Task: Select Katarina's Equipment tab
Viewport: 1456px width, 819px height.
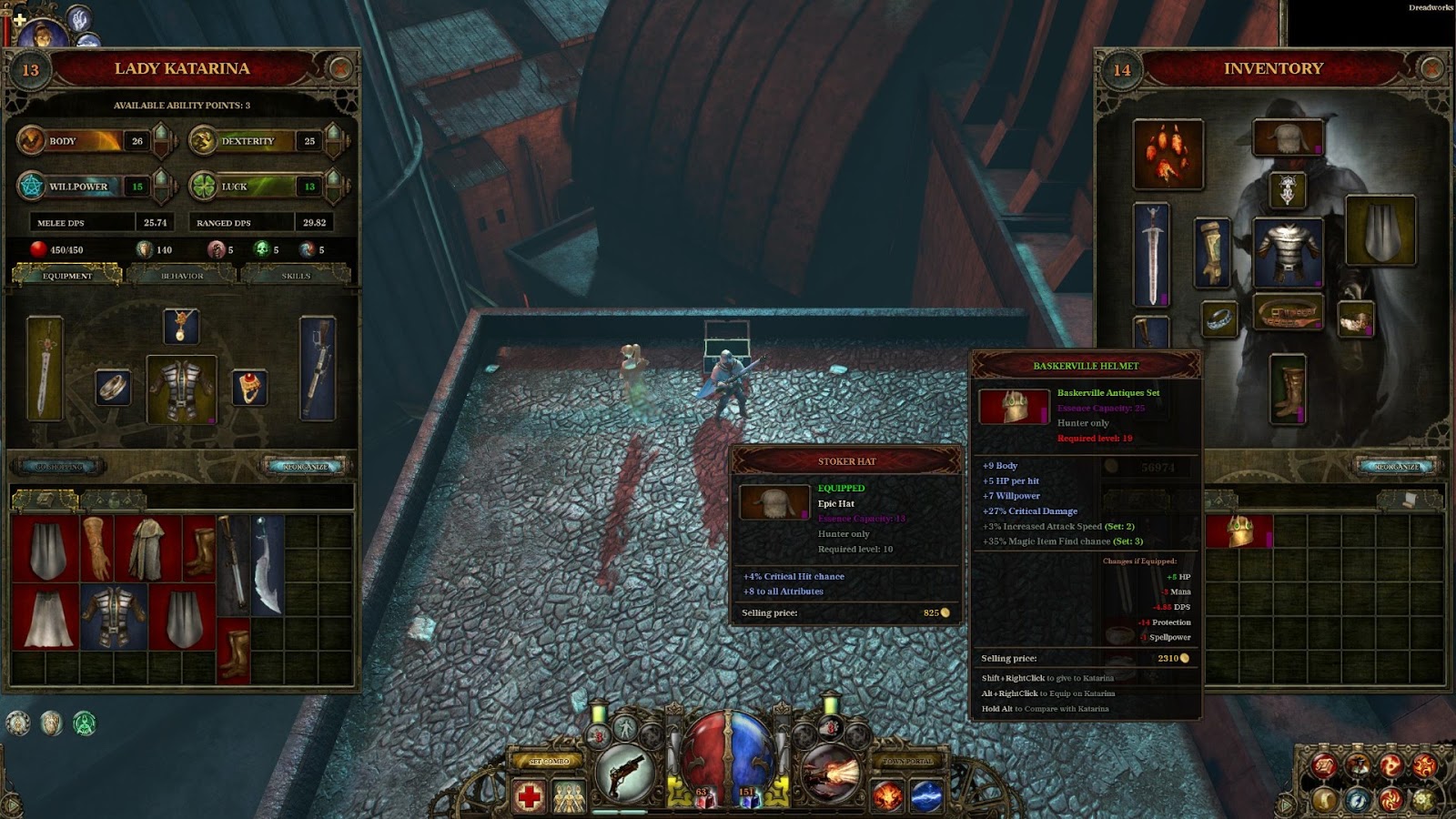Action: tap(67, 275)
